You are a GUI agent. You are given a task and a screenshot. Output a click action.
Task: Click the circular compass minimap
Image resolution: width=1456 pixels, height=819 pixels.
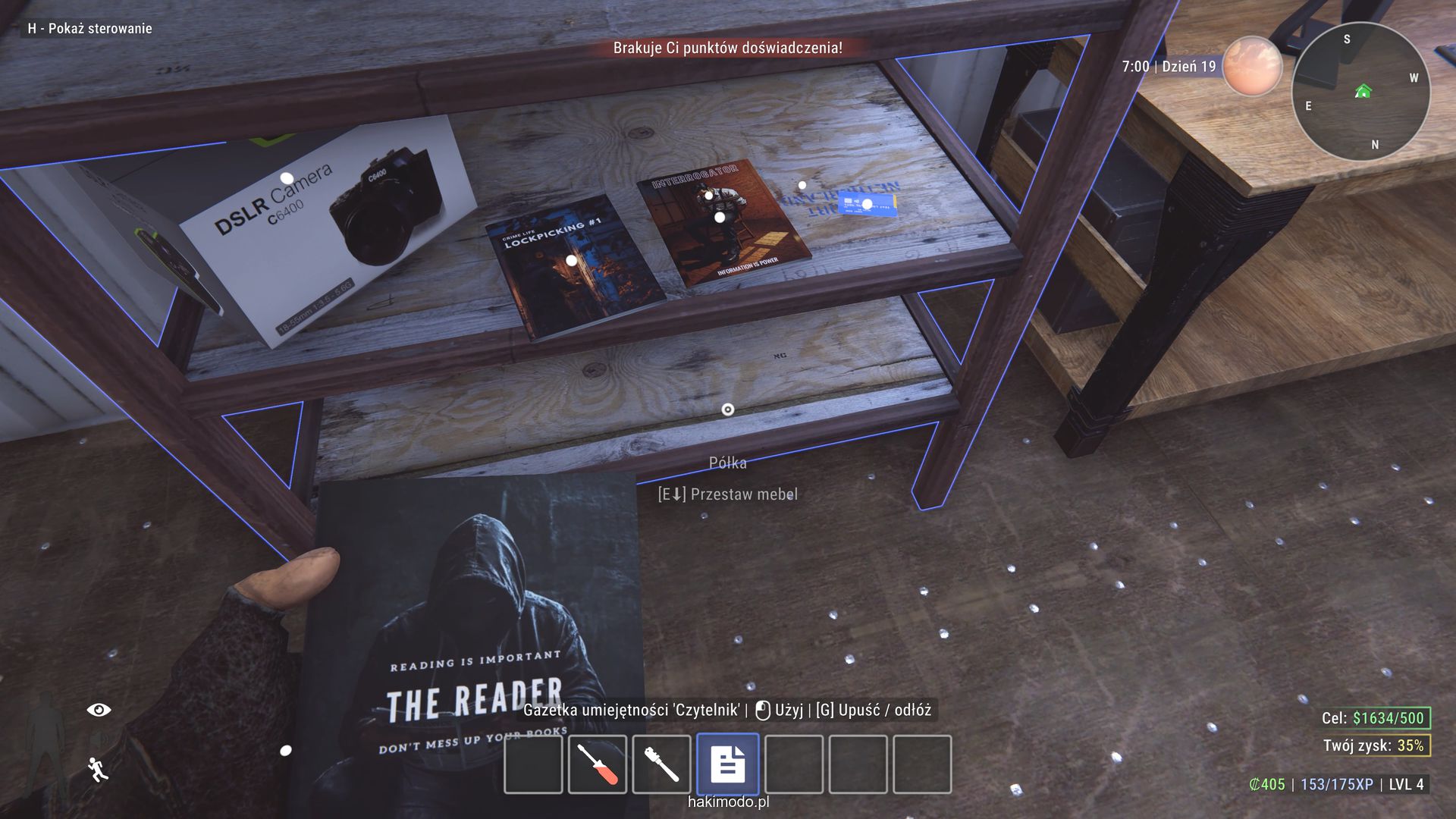[x=1360, y=92]
